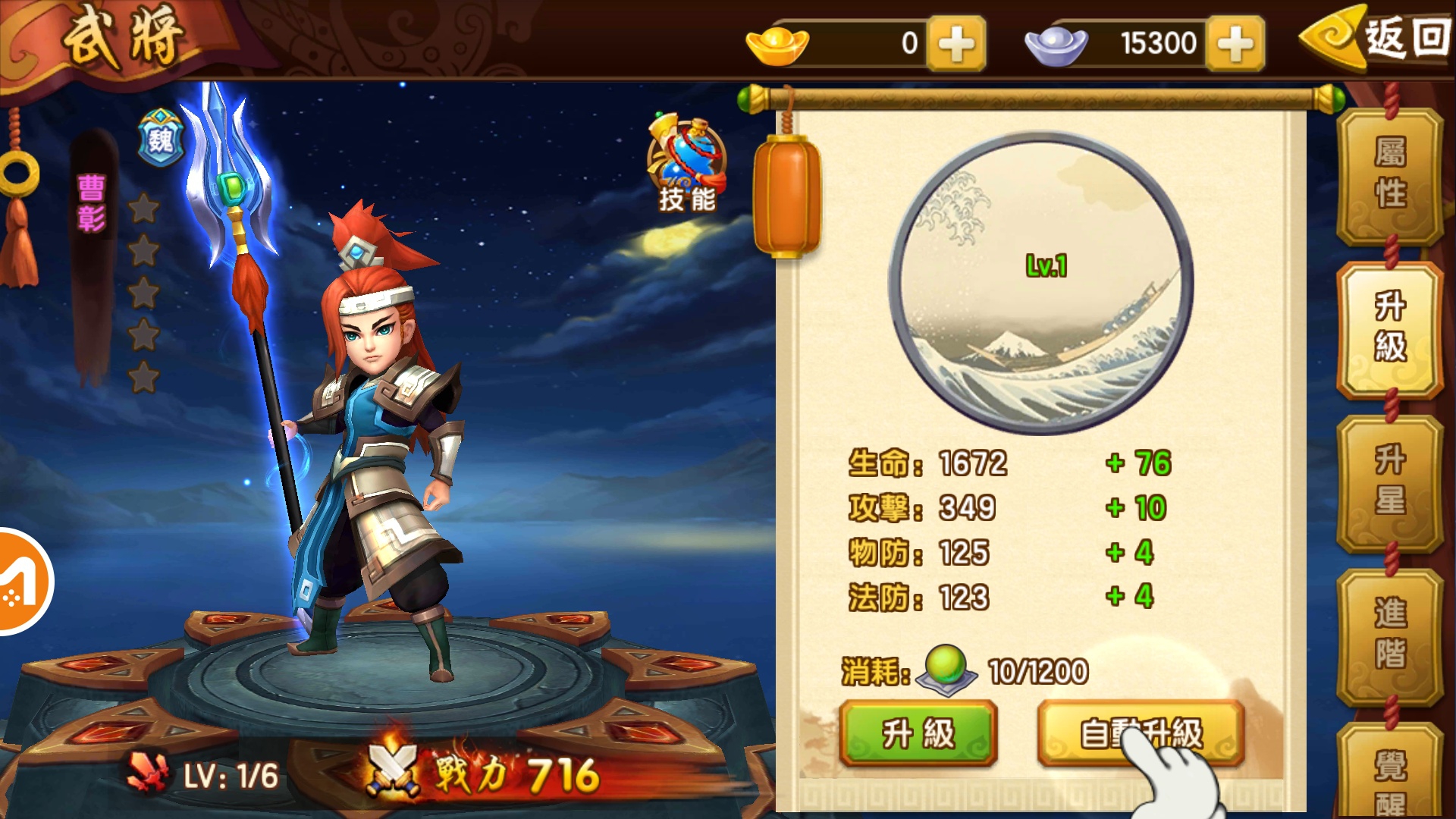The image size is (1456, 819).
Task: Switch to the 進階 advancement tab
Action: tap(1390, 635)
